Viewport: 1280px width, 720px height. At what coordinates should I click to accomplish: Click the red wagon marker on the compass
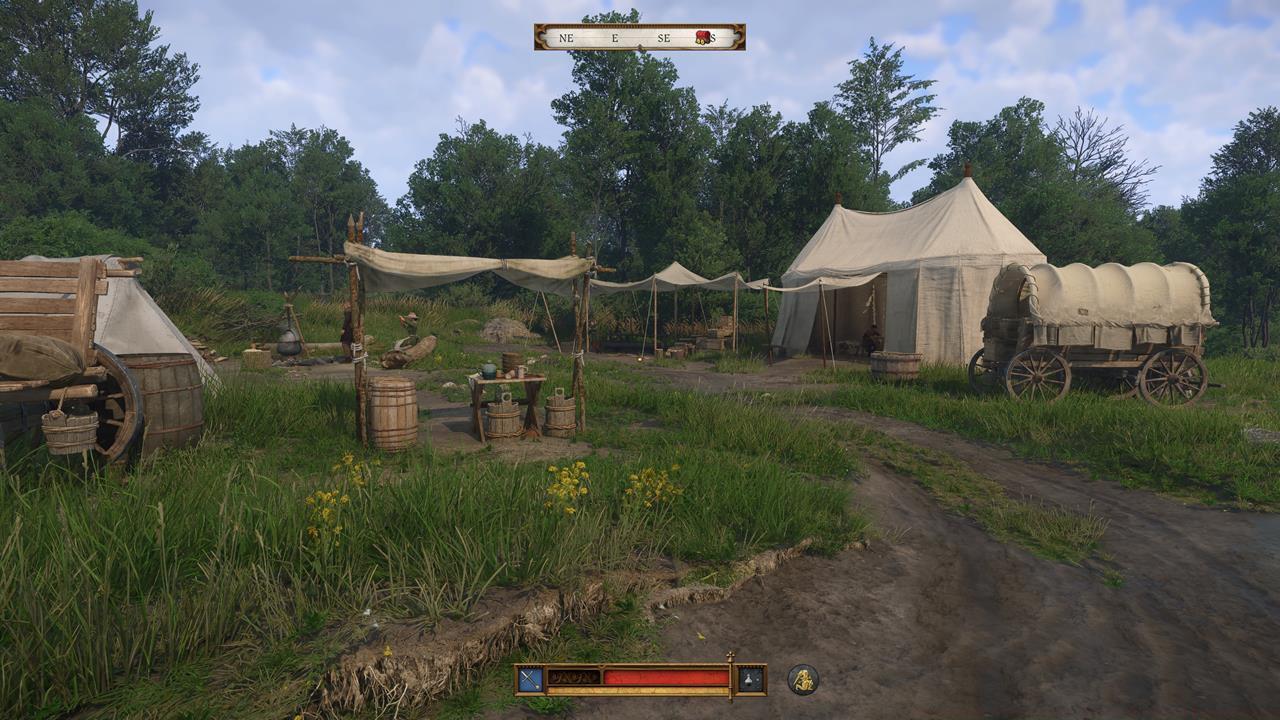pos(702,37)
